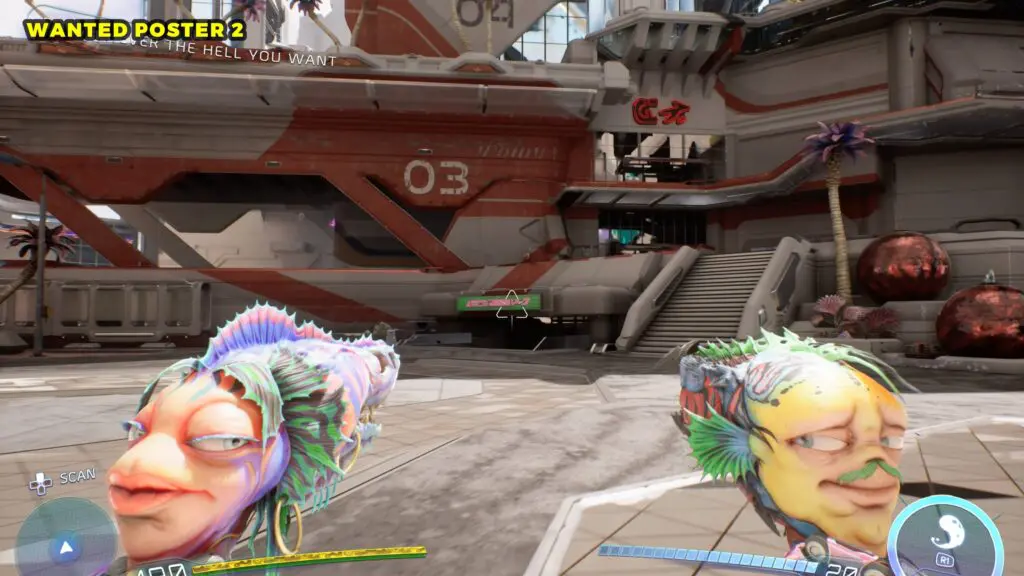Click the circular compass minimap
Viewport: 1024px width, 576px height.
[x=66, y=540]
